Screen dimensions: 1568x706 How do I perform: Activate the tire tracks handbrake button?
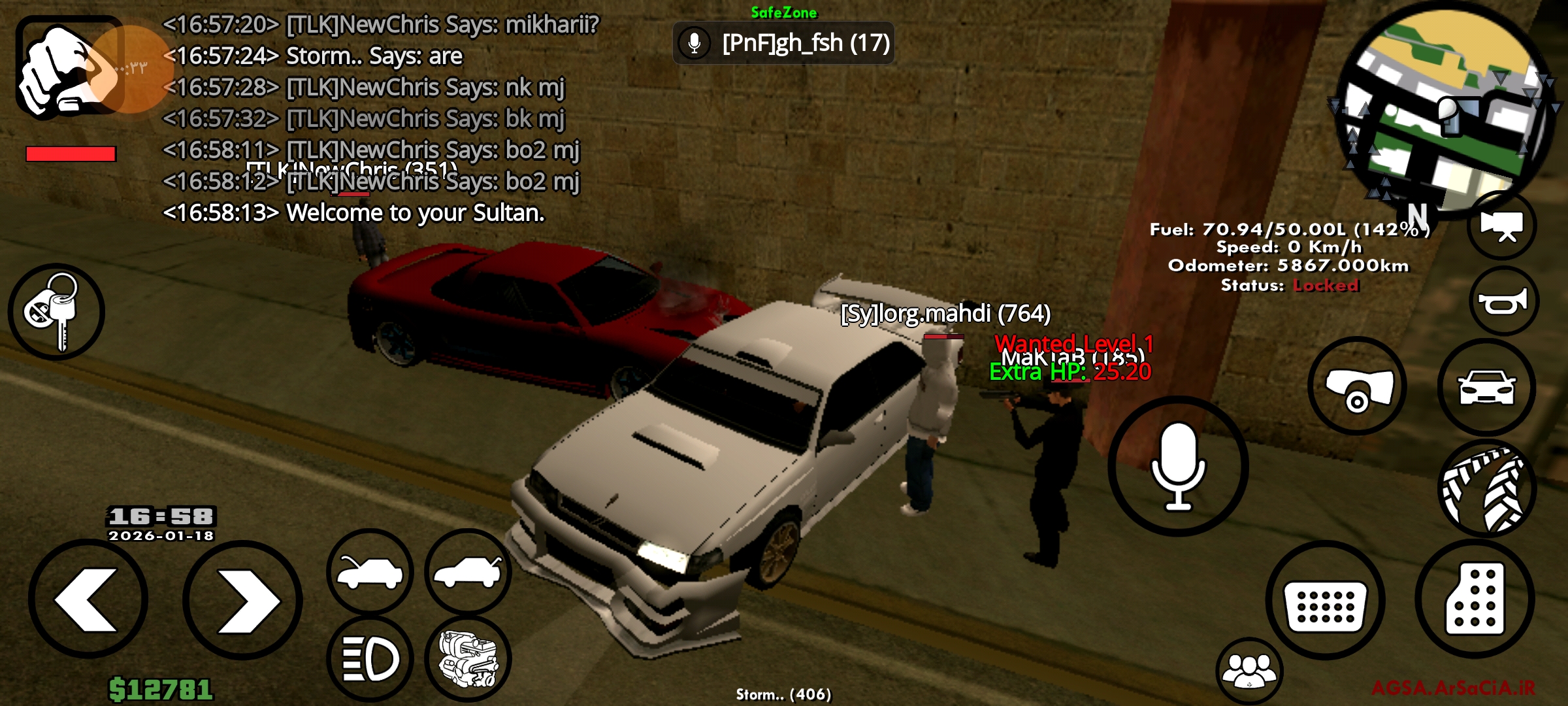click(x=1486, y=489)
